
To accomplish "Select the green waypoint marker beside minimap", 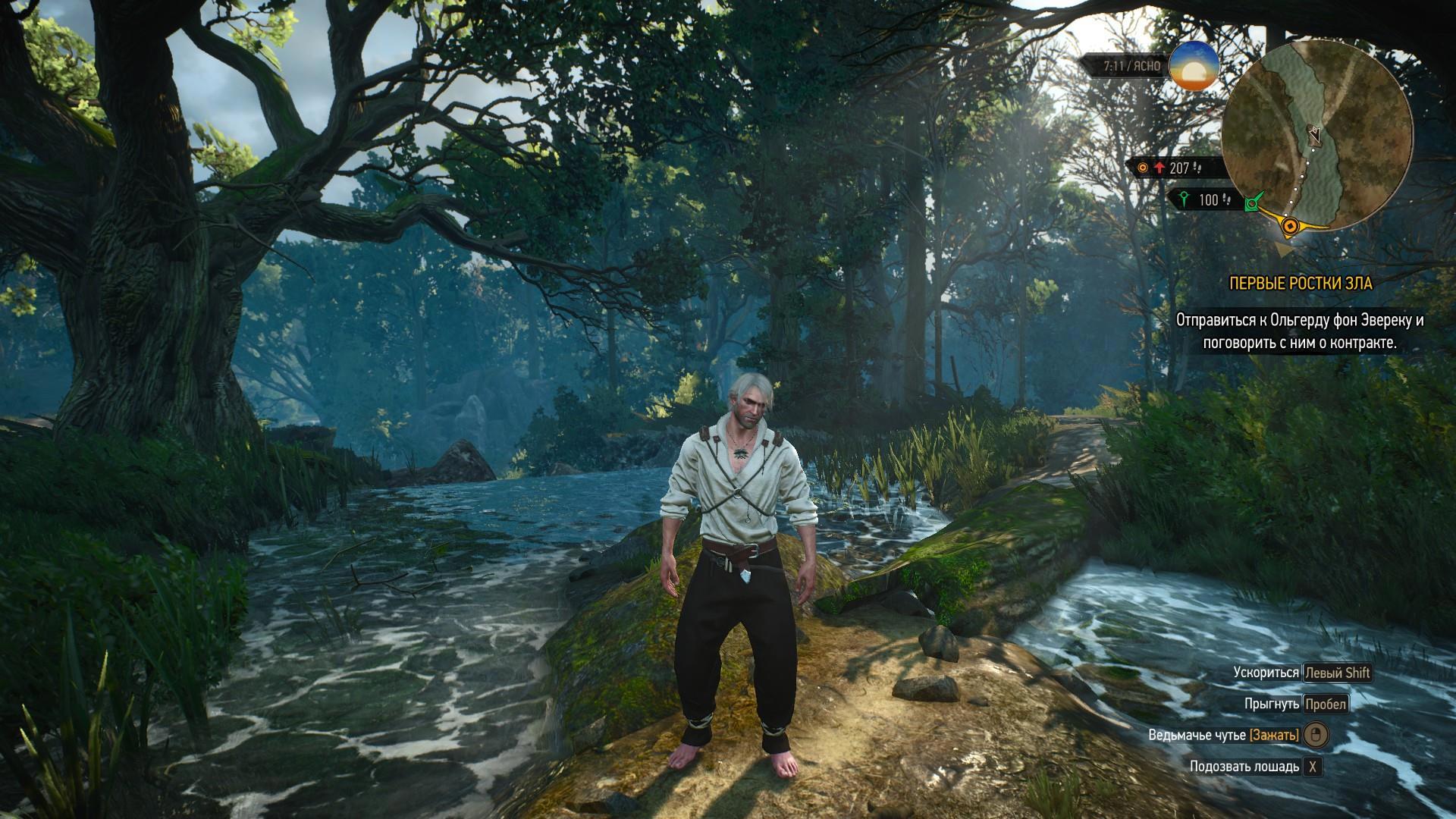I will [x=1254, y=202].
